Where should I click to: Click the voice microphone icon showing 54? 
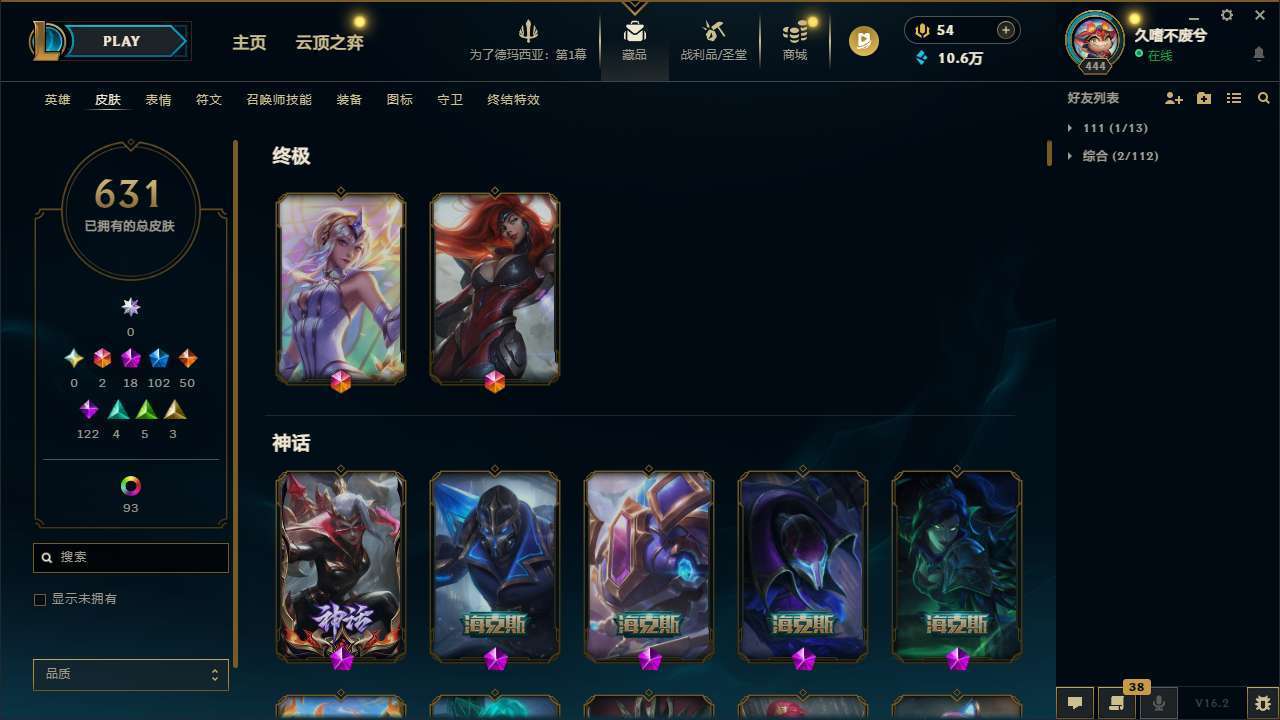tap(921, 29)
